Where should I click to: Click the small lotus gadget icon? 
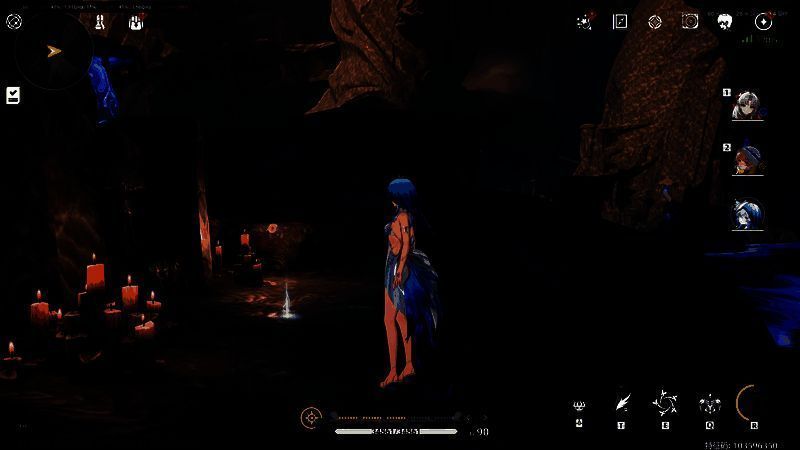click(x=579, y=405)
